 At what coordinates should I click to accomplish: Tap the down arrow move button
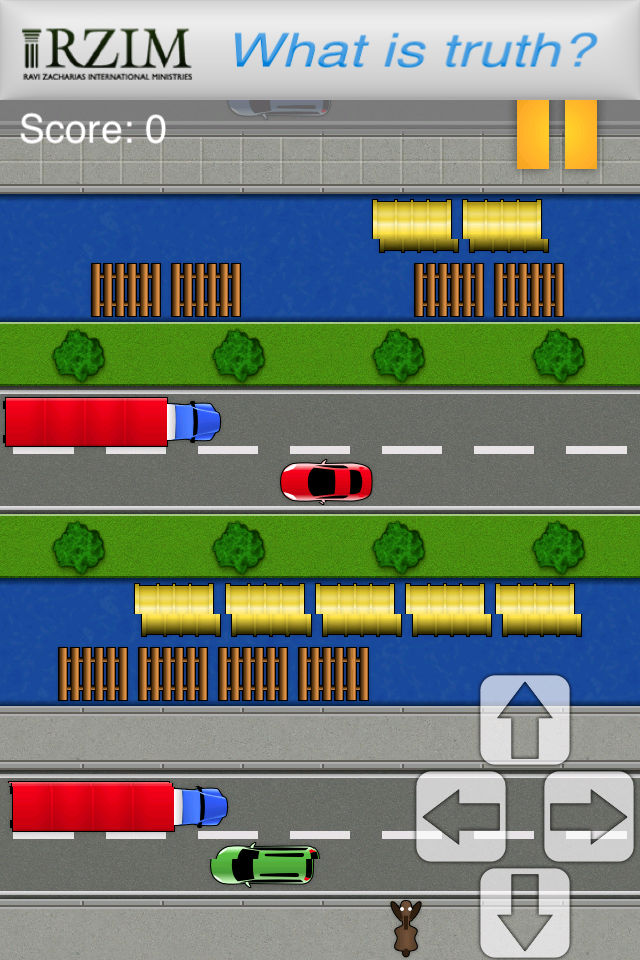click(x=525, y=912)
